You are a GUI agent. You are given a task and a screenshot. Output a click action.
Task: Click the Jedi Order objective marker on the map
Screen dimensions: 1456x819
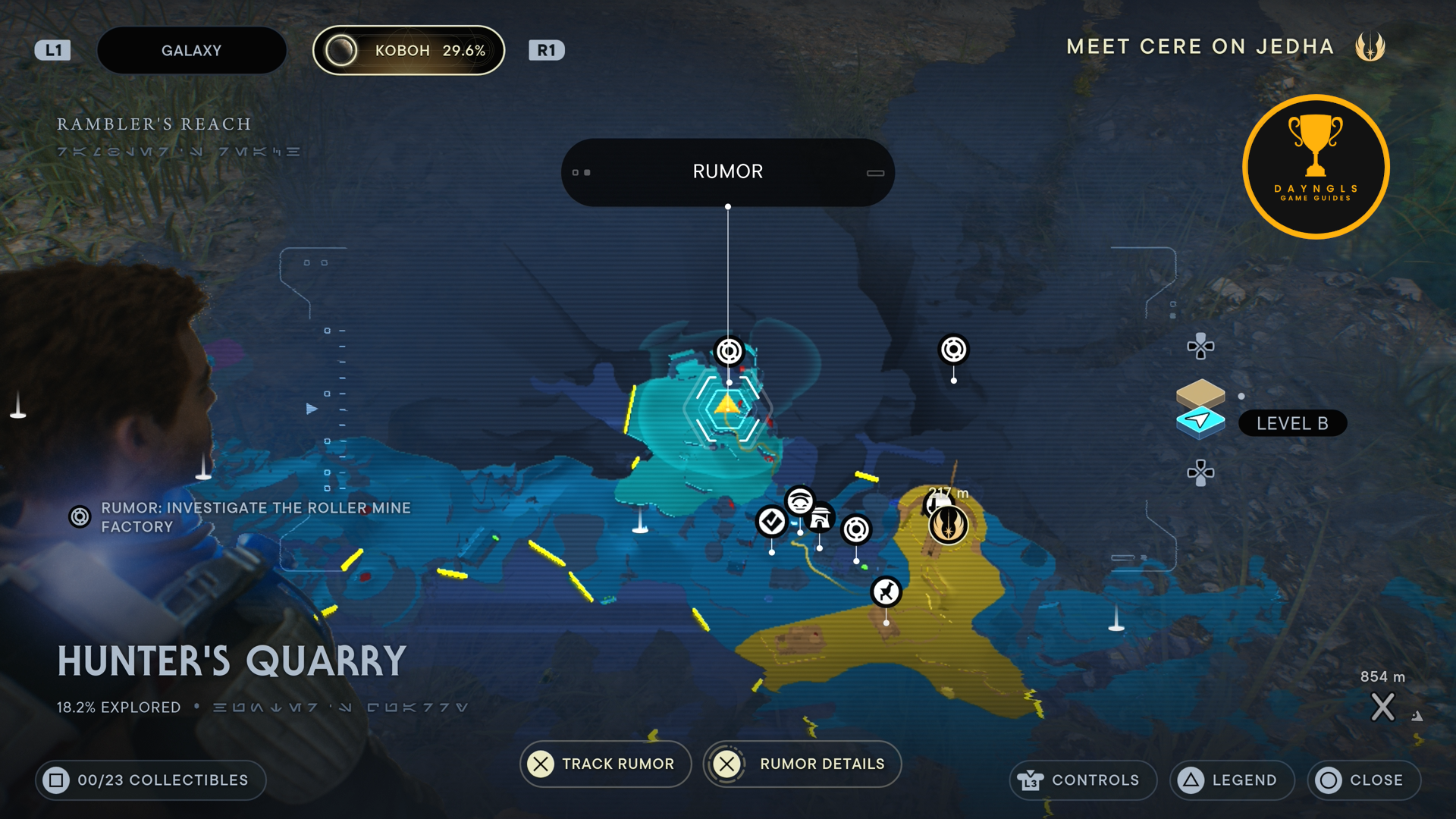pos(948,524)
